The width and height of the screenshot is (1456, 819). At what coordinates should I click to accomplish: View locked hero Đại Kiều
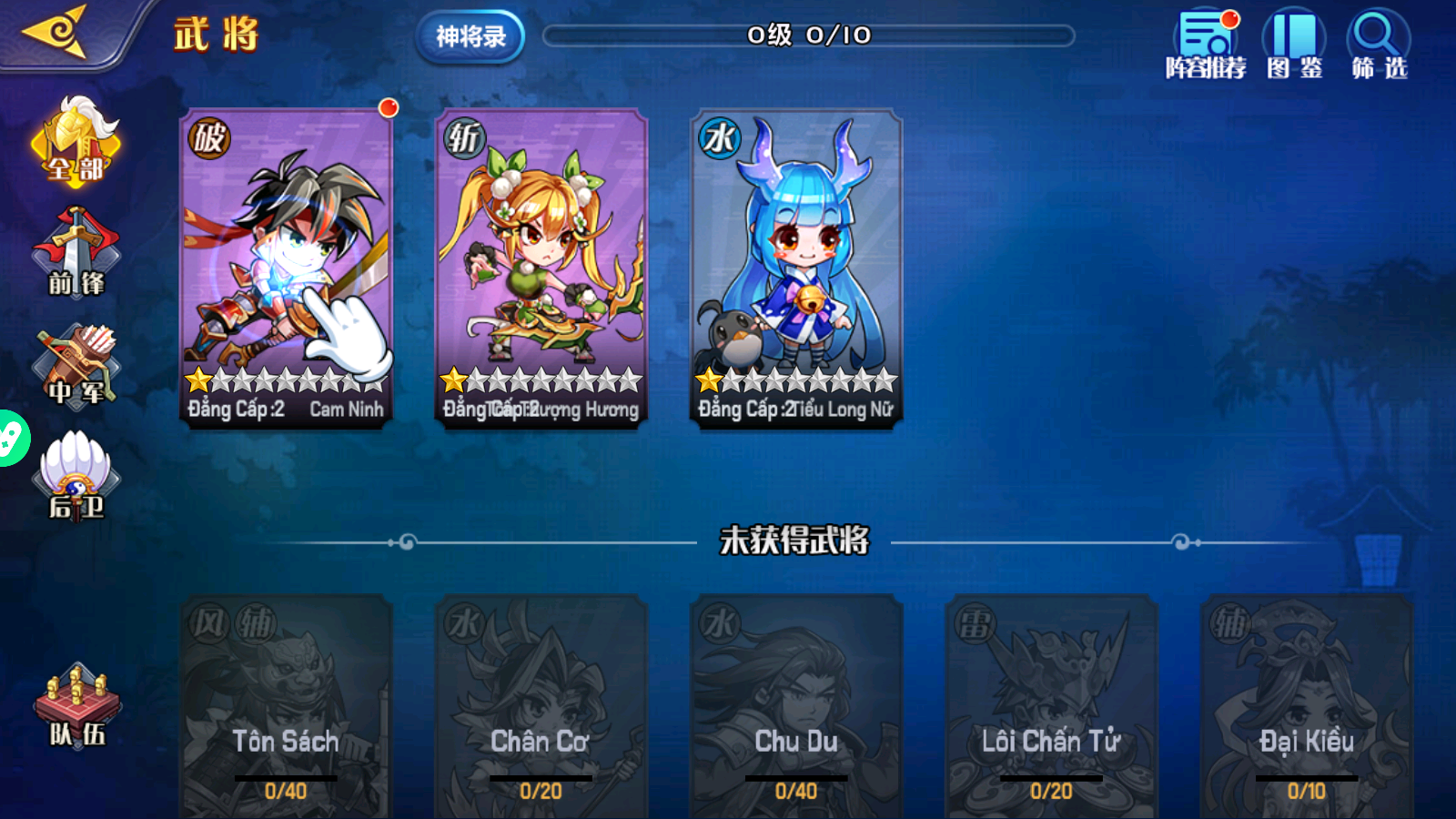1306,706
